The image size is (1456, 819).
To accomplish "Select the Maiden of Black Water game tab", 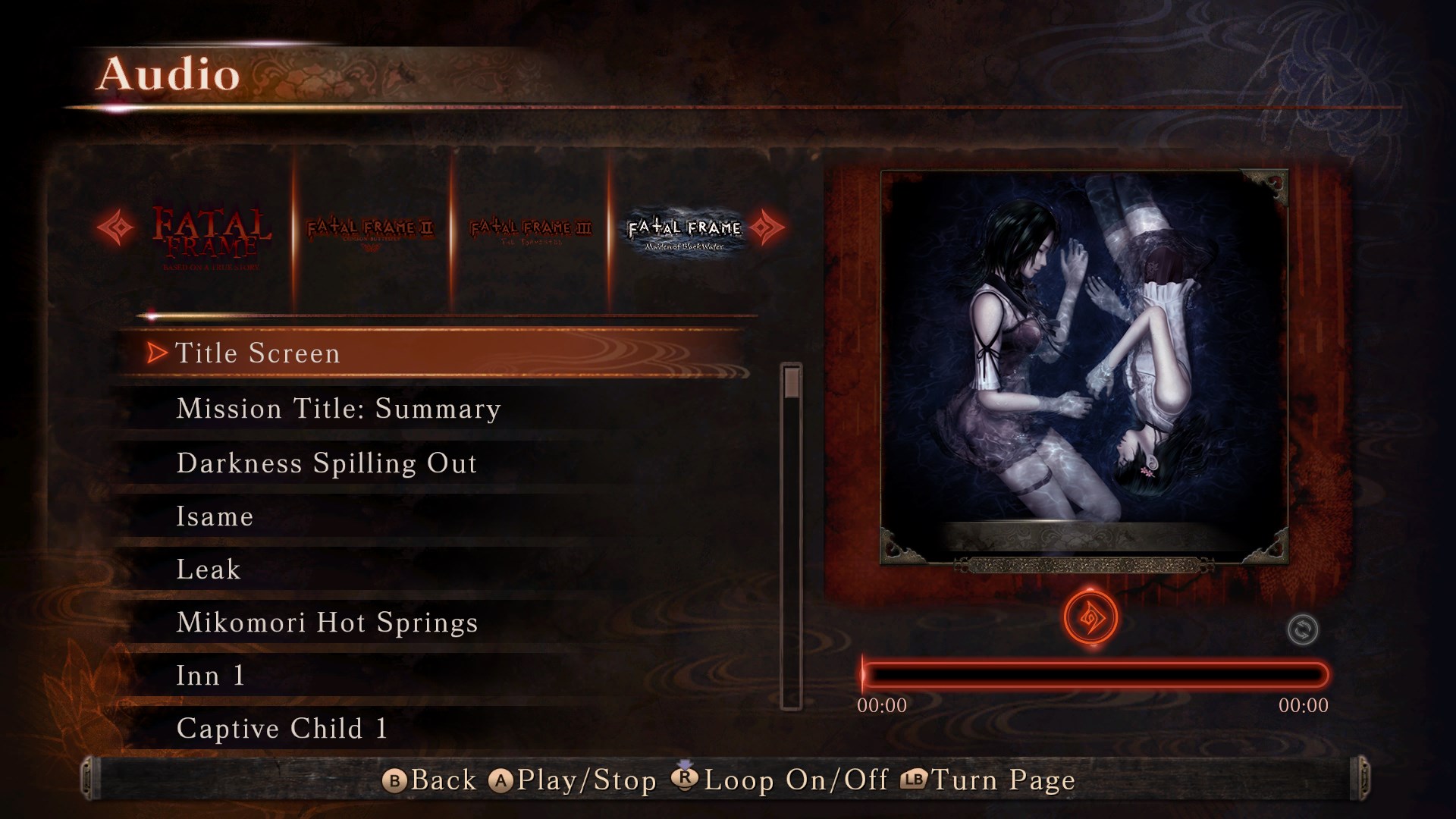I will [683, 229].
